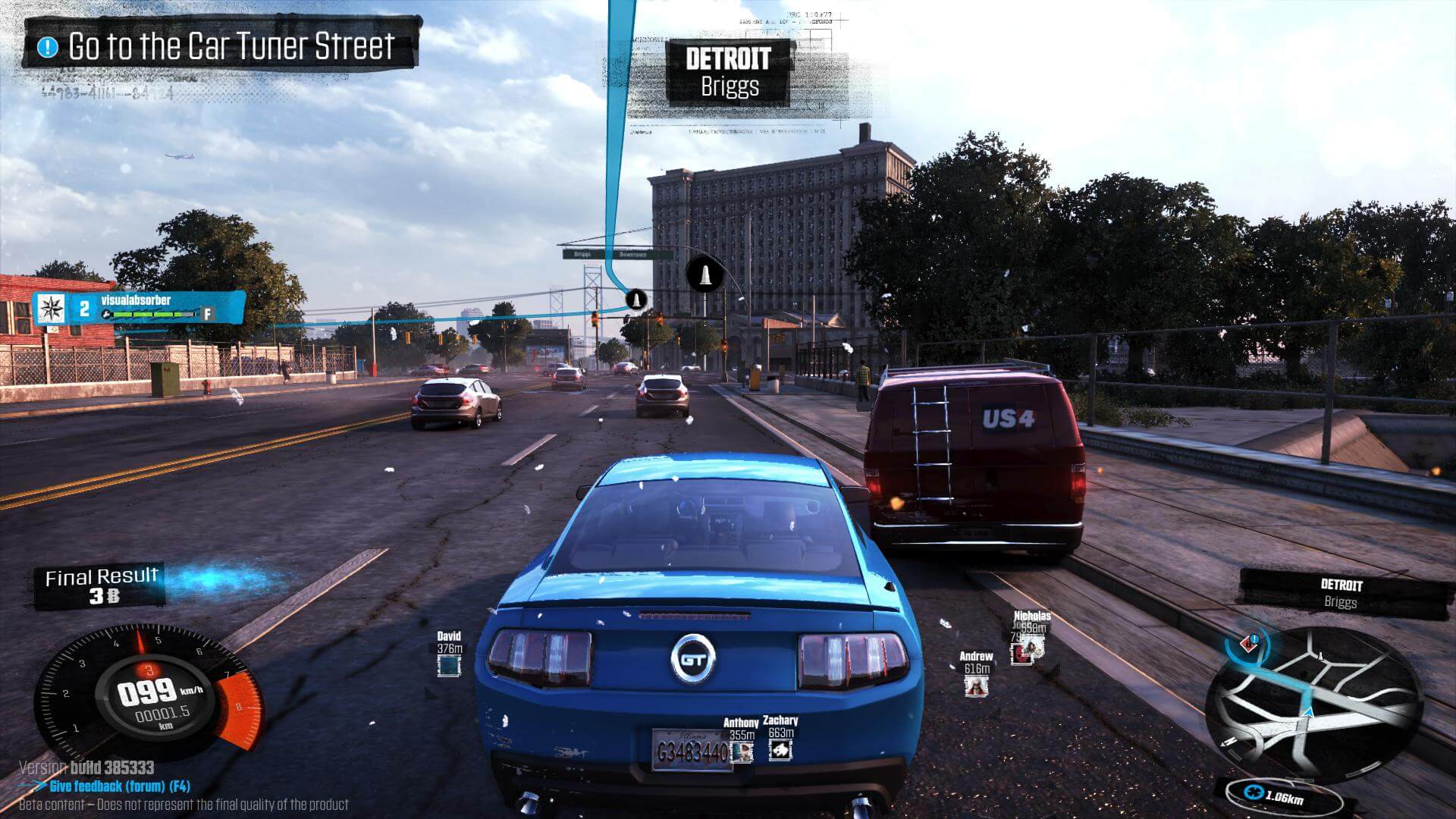The image size is (1456, 819).
Task: Select Nicholas's player marker avatar
Action: (1030, 649)
